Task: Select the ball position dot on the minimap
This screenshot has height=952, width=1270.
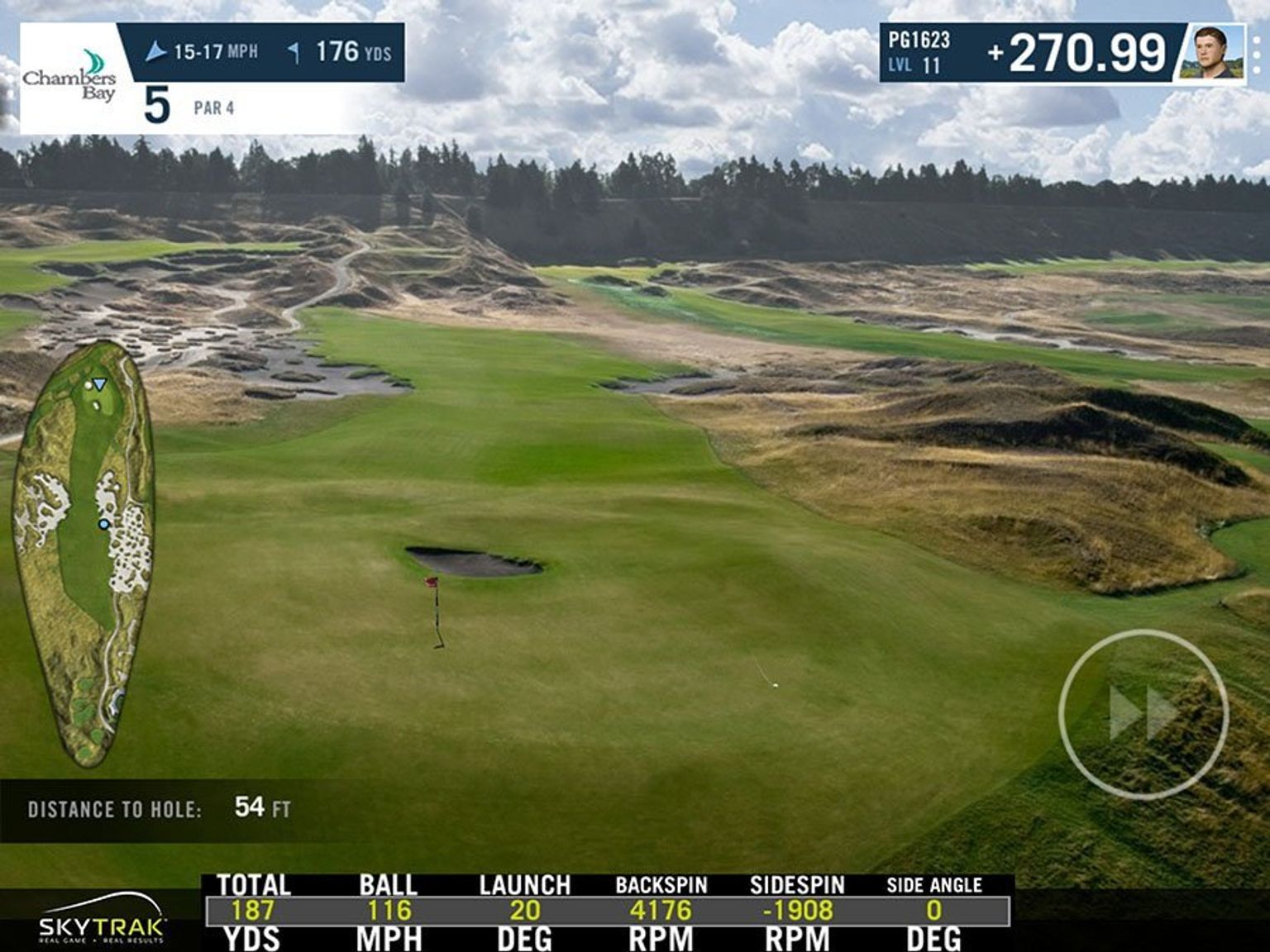Action: coord(103,525)
